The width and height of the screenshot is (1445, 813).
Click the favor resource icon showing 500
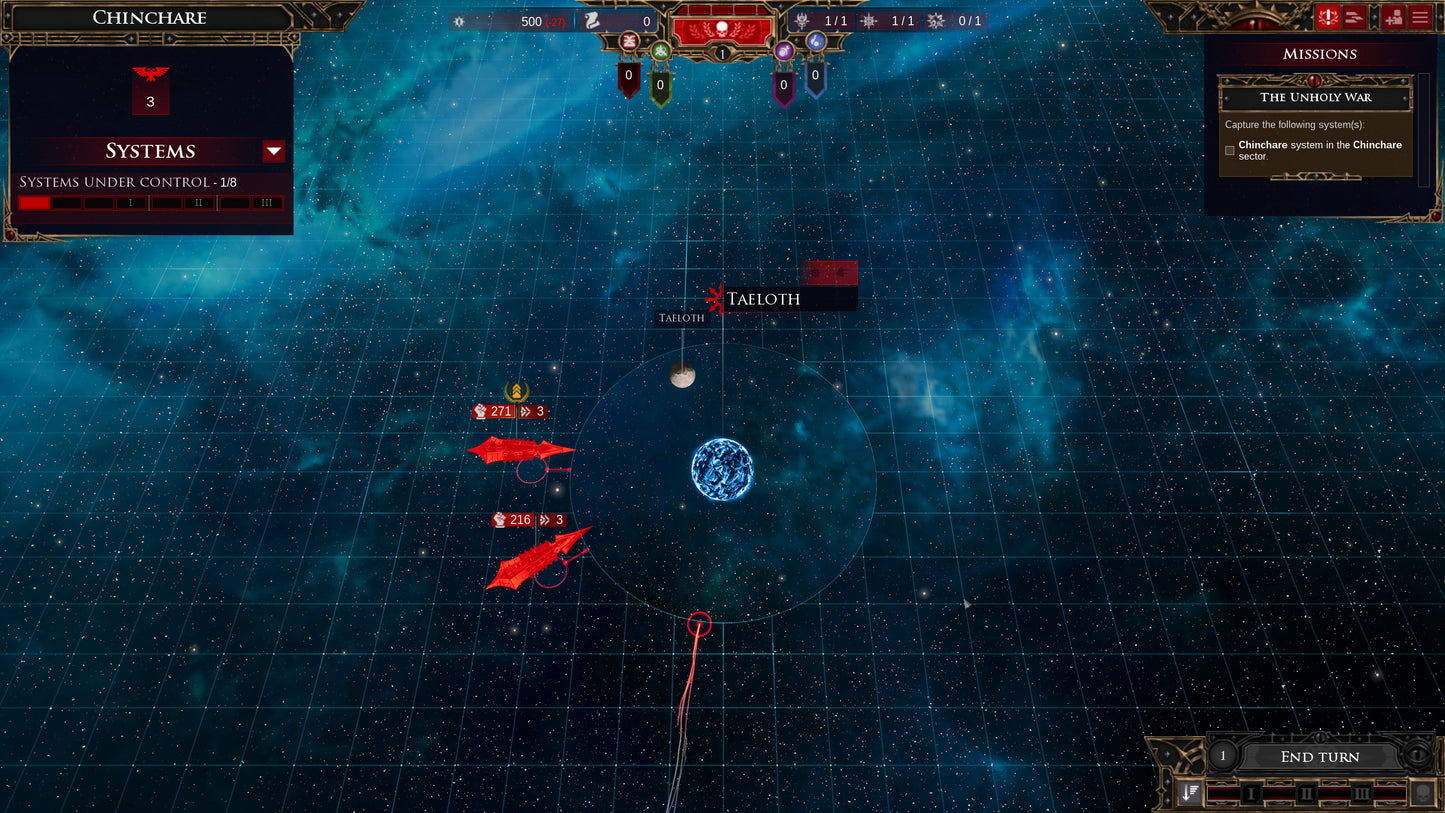coord(459,21)
